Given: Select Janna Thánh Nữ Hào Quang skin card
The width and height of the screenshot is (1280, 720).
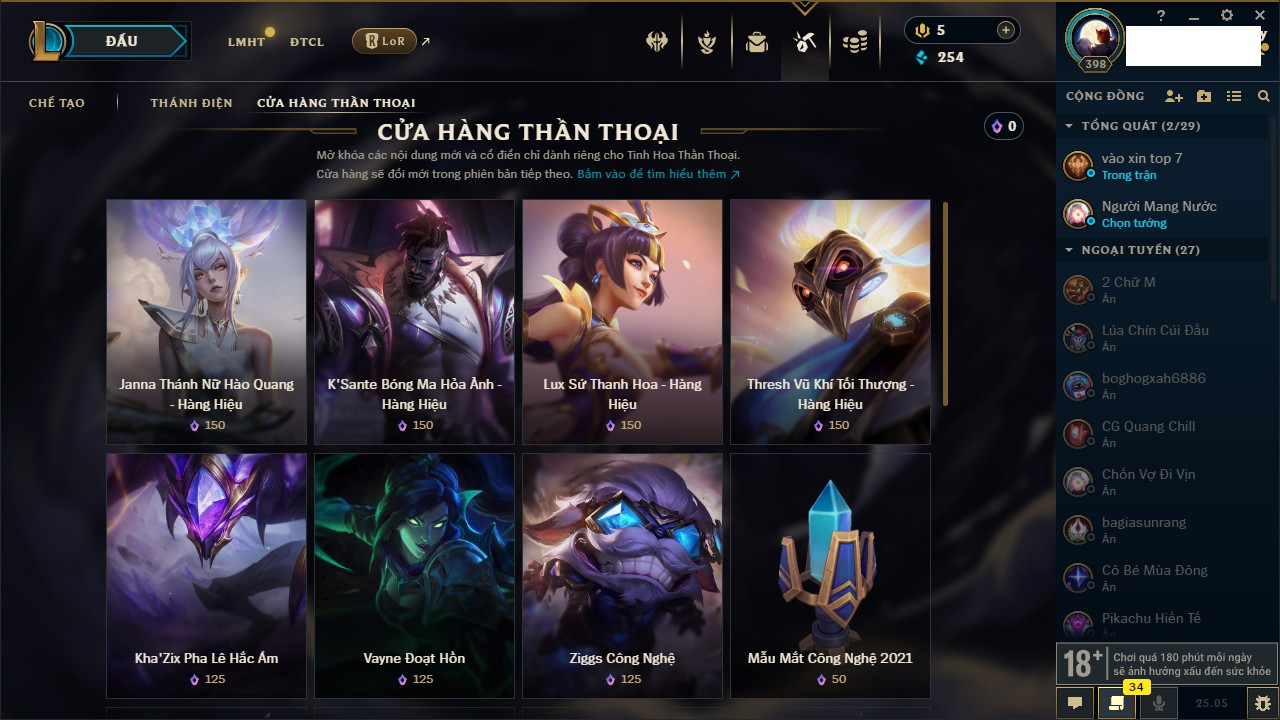Looking at the screenshot, I should pos(207,321).
